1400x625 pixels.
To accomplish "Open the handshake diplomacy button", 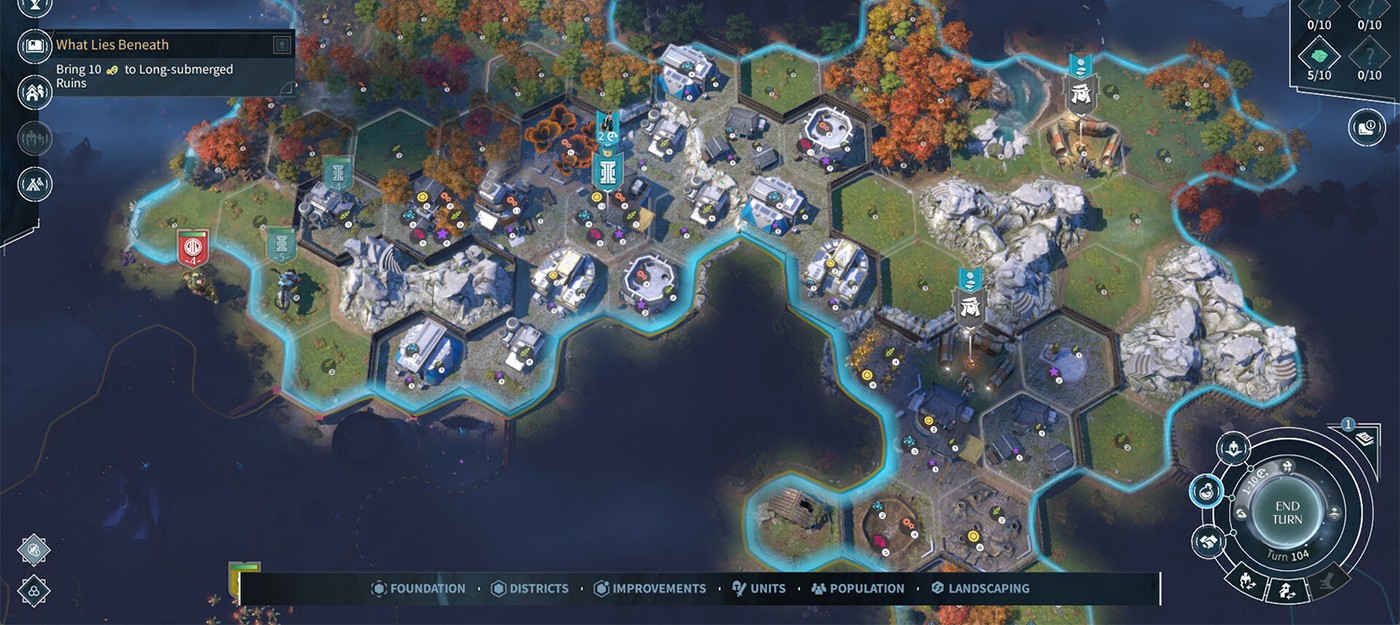I will click(1208, 541).
